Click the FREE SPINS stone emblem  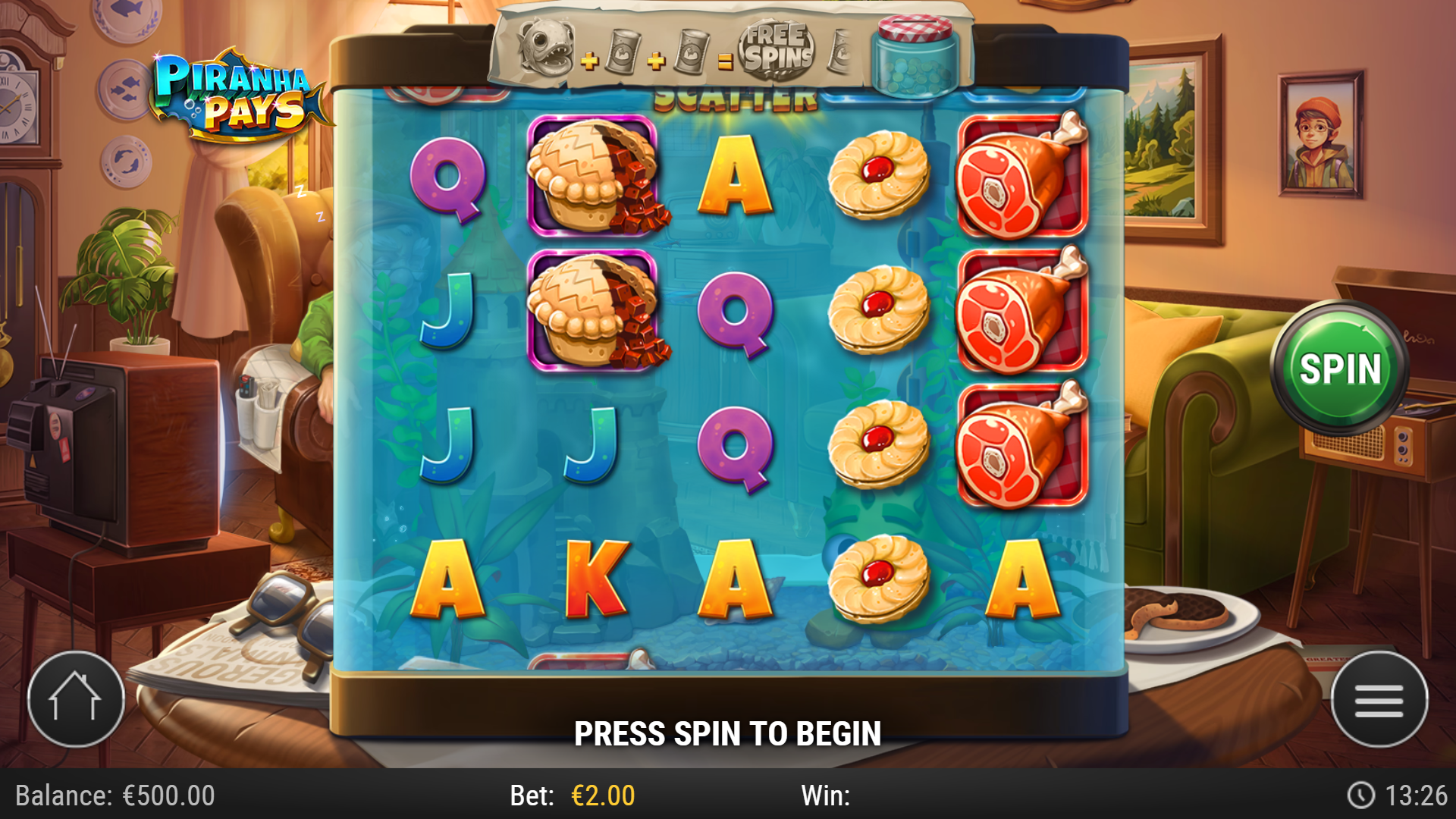777,49
